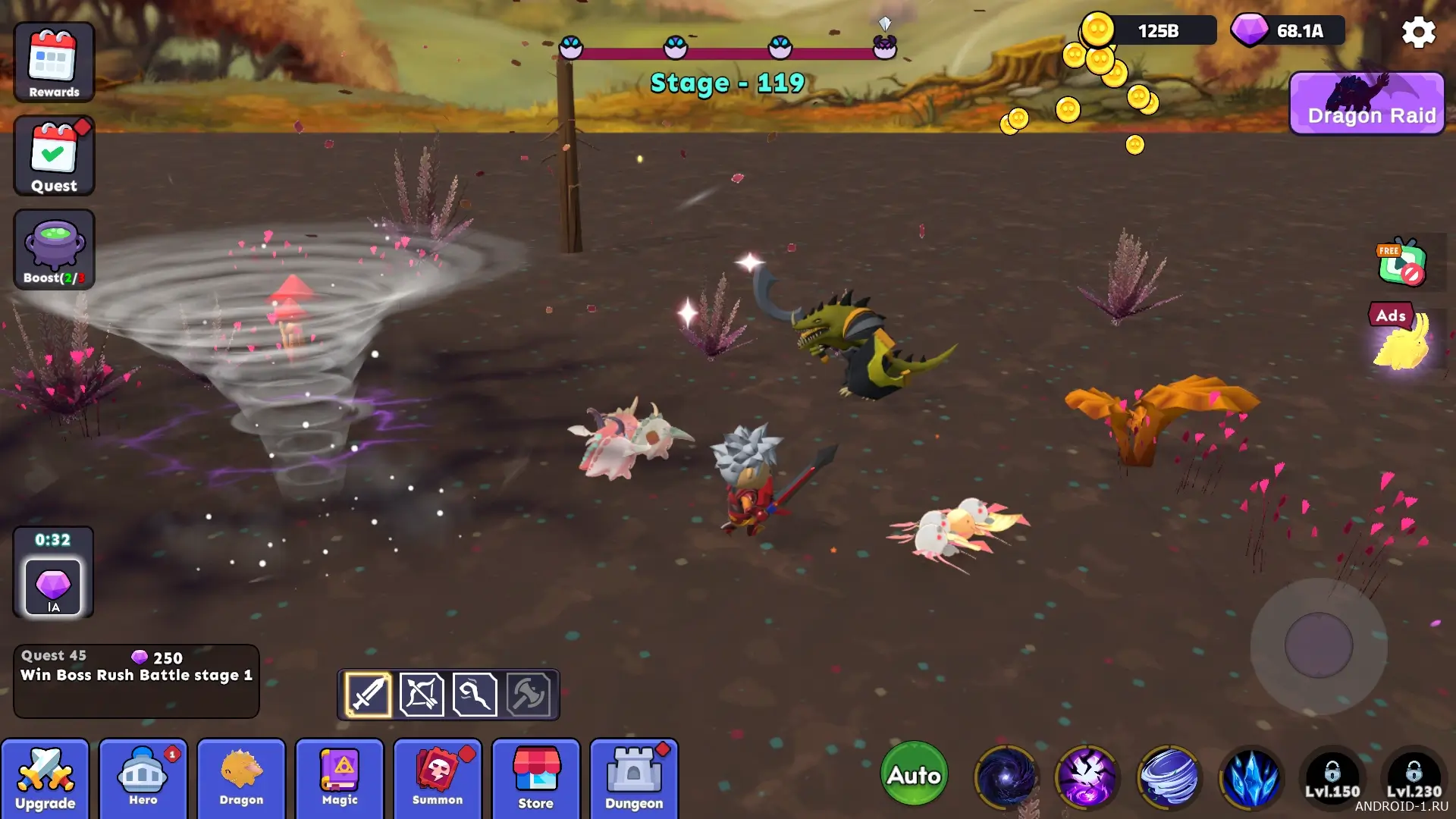
Task: Select the sword weapon slot
Action: pos(369,694)
